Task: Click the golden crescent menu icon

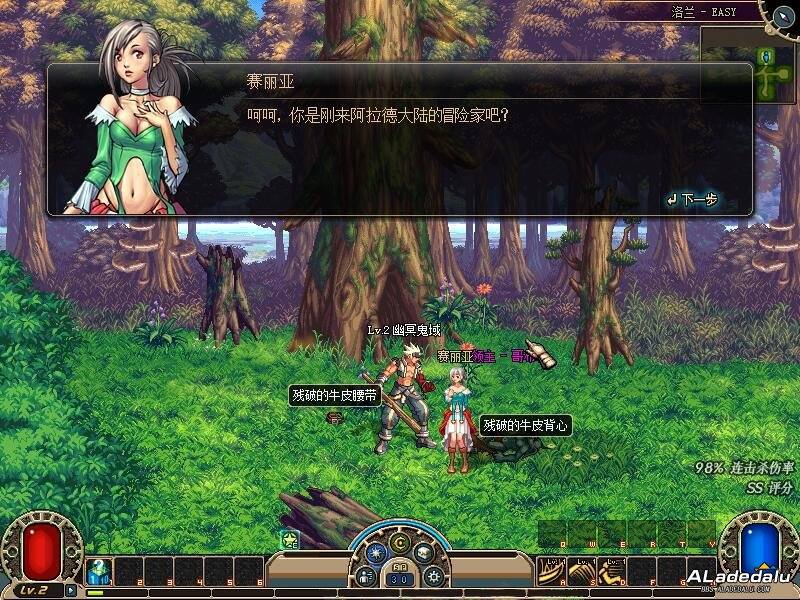Action: point(400,542)
